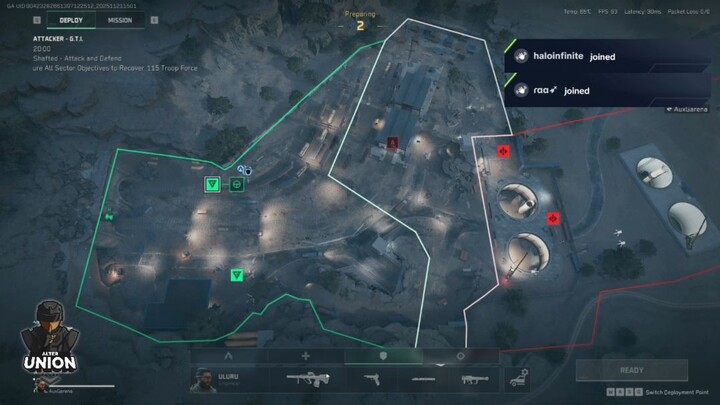Select the Uluru operator portrait
The width and height of the screenshot is (720, 405).
click(205, 378)
